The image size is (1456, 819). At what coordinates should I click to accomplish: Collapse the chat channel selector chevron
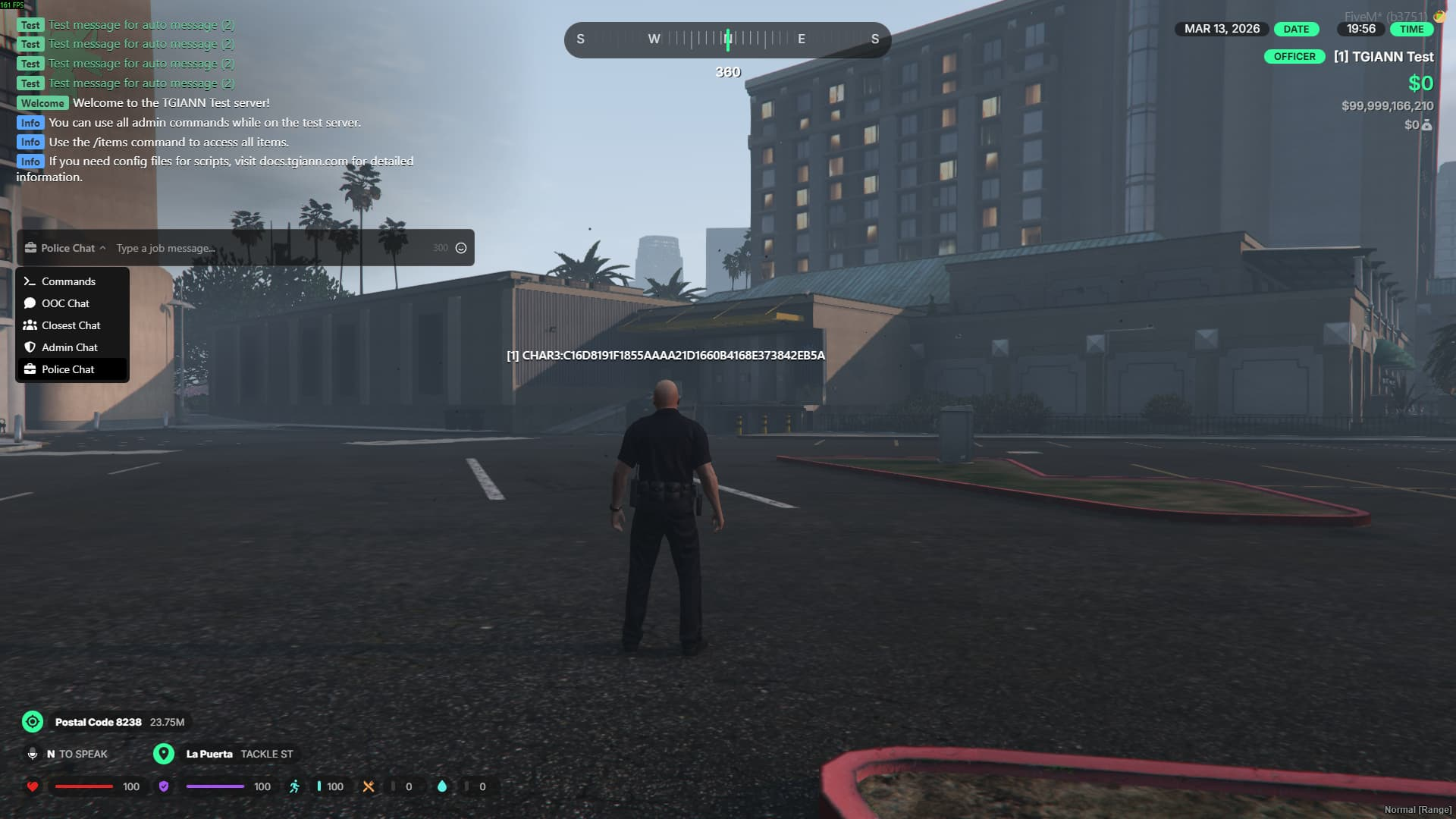[104, 248]
